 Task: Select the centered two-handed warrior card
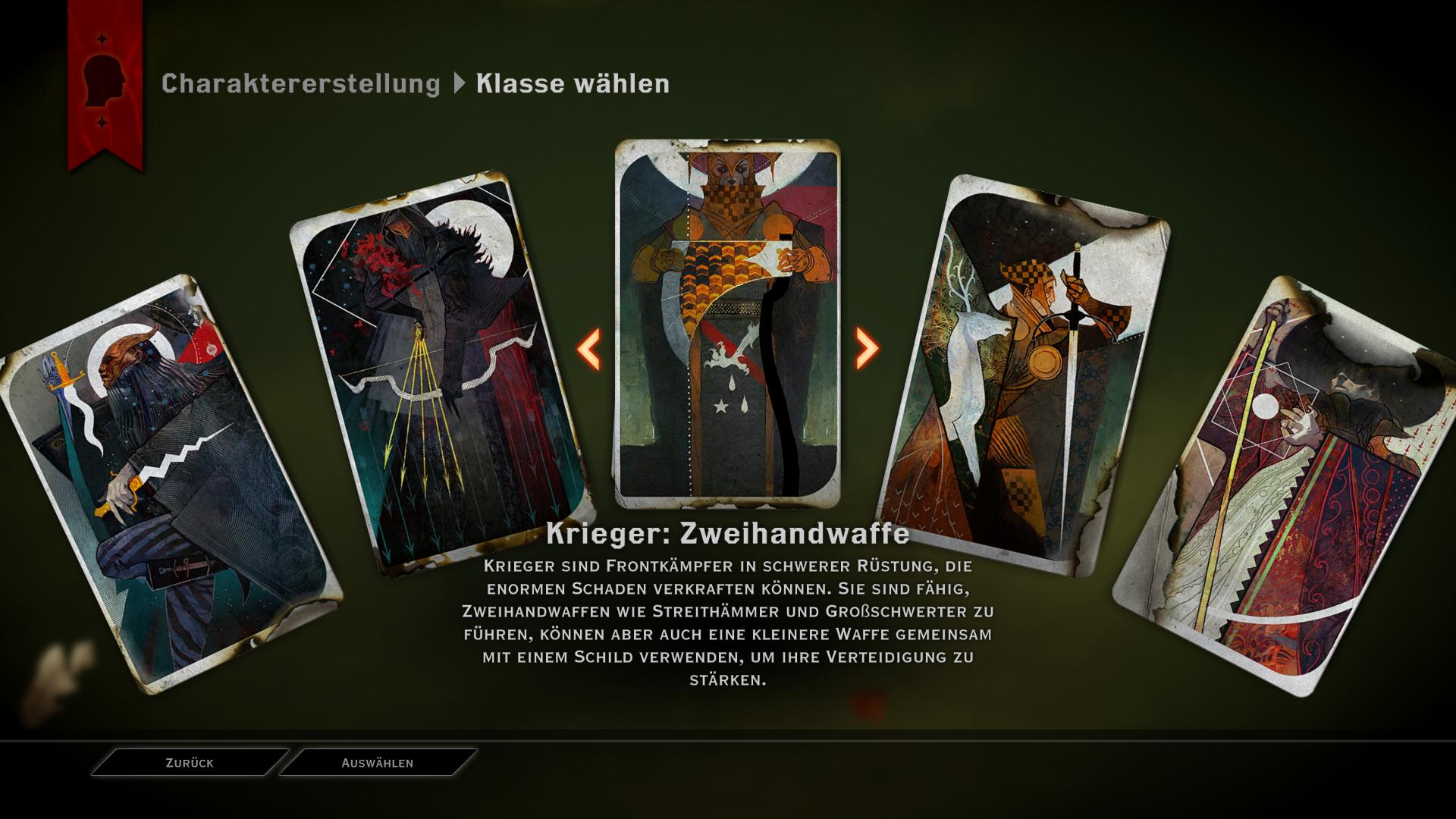tap(727, 322)
